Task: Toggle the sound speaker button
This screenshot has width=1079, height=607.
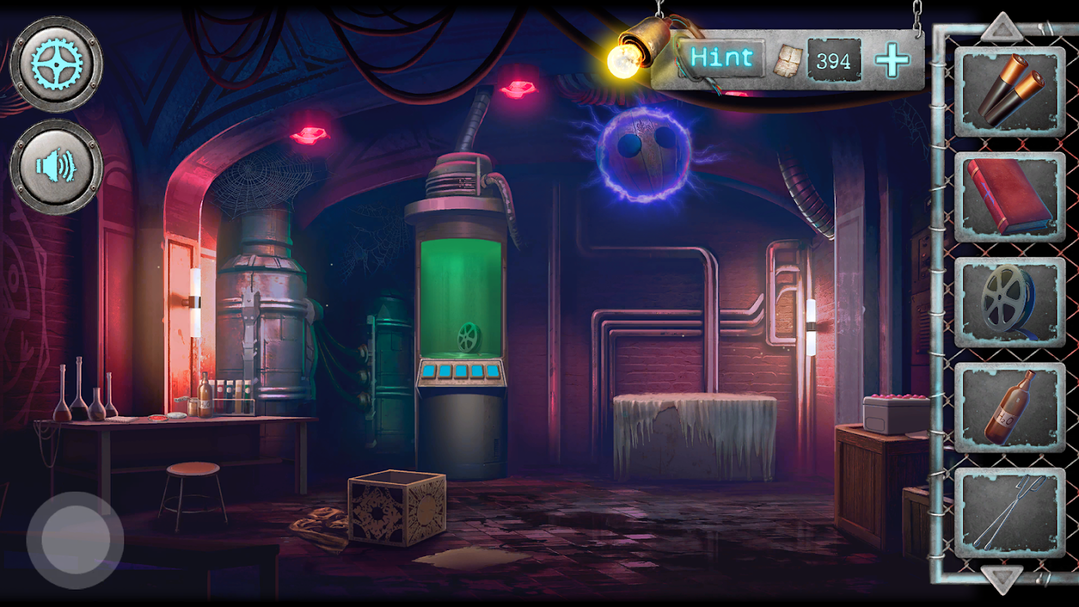Action: click(x=56, y=166)
